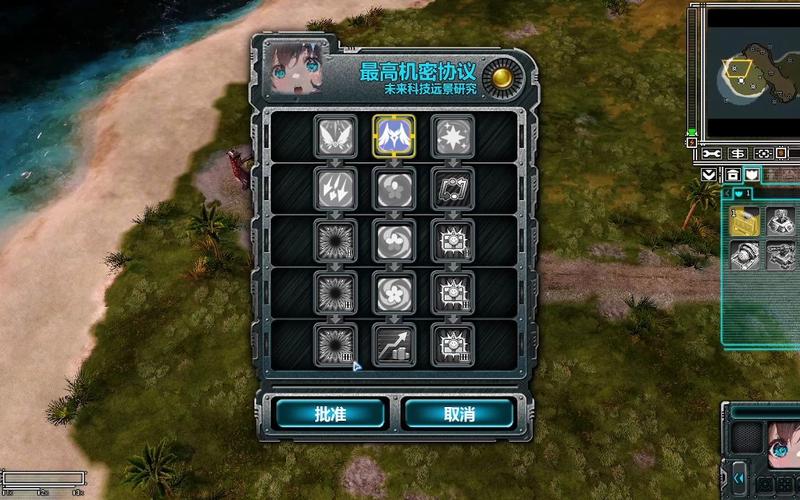Viewport: 800px width, 500px height.
Task: Pick the falling missiles protocol icon
Action: pos(333,186)
